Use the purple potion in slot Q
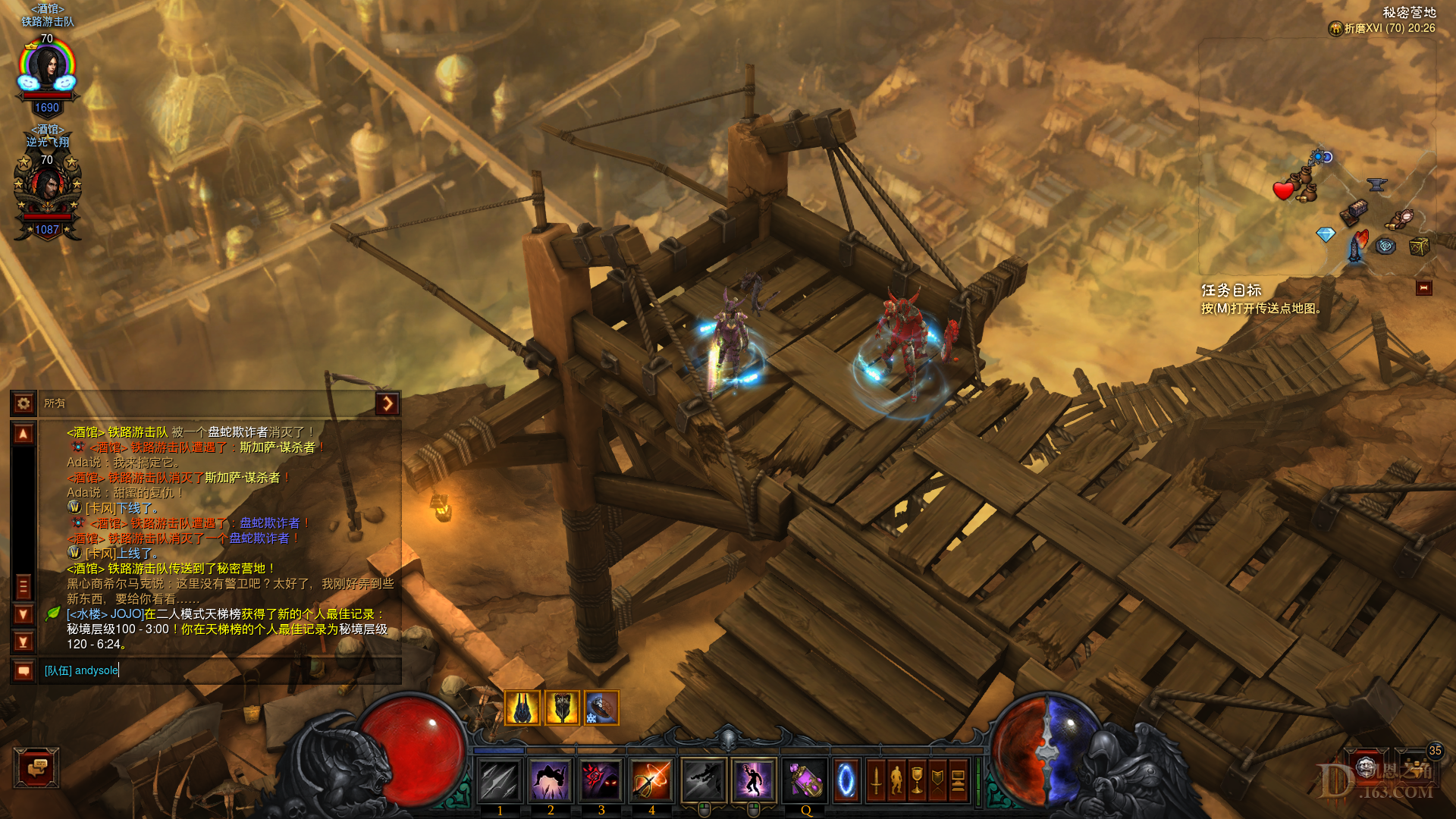 coord(805,780)
